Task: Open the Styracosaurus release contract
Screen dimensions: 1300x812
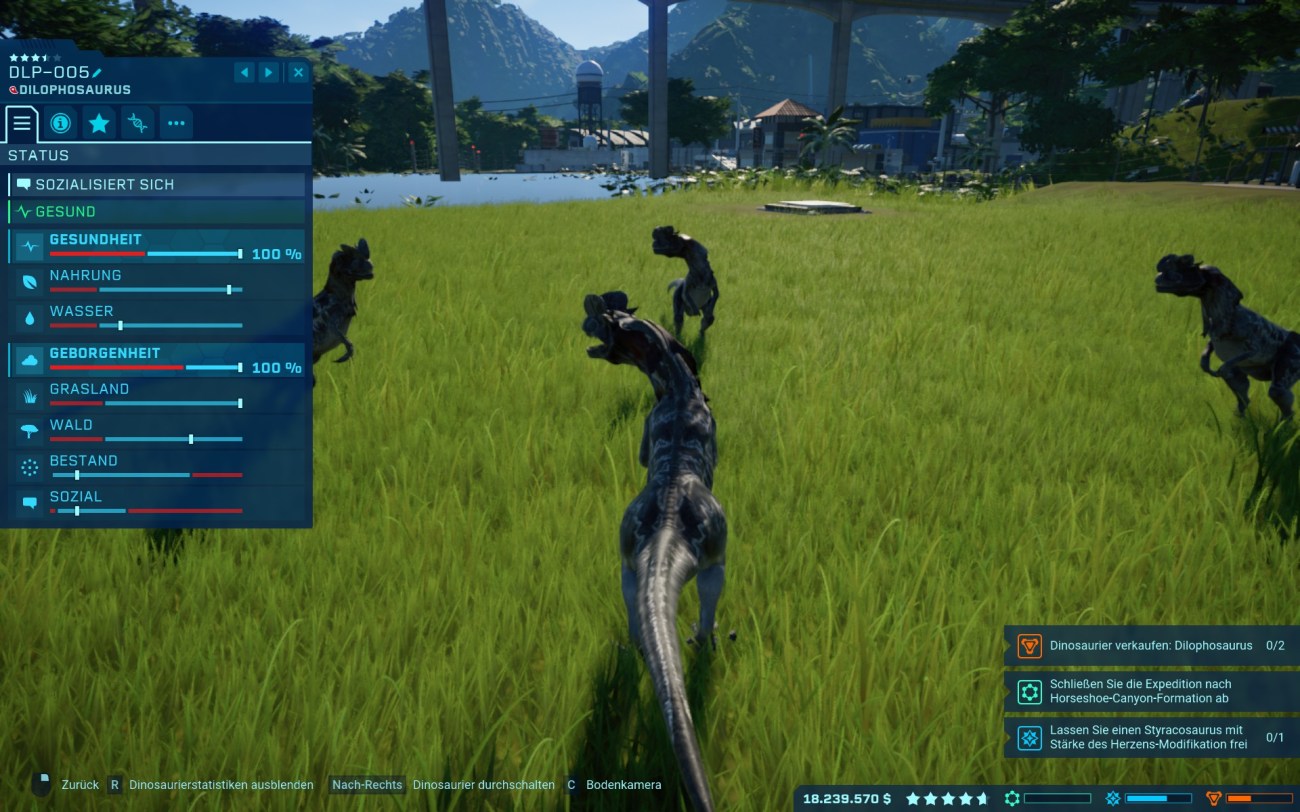Action: pos(1150,738)
